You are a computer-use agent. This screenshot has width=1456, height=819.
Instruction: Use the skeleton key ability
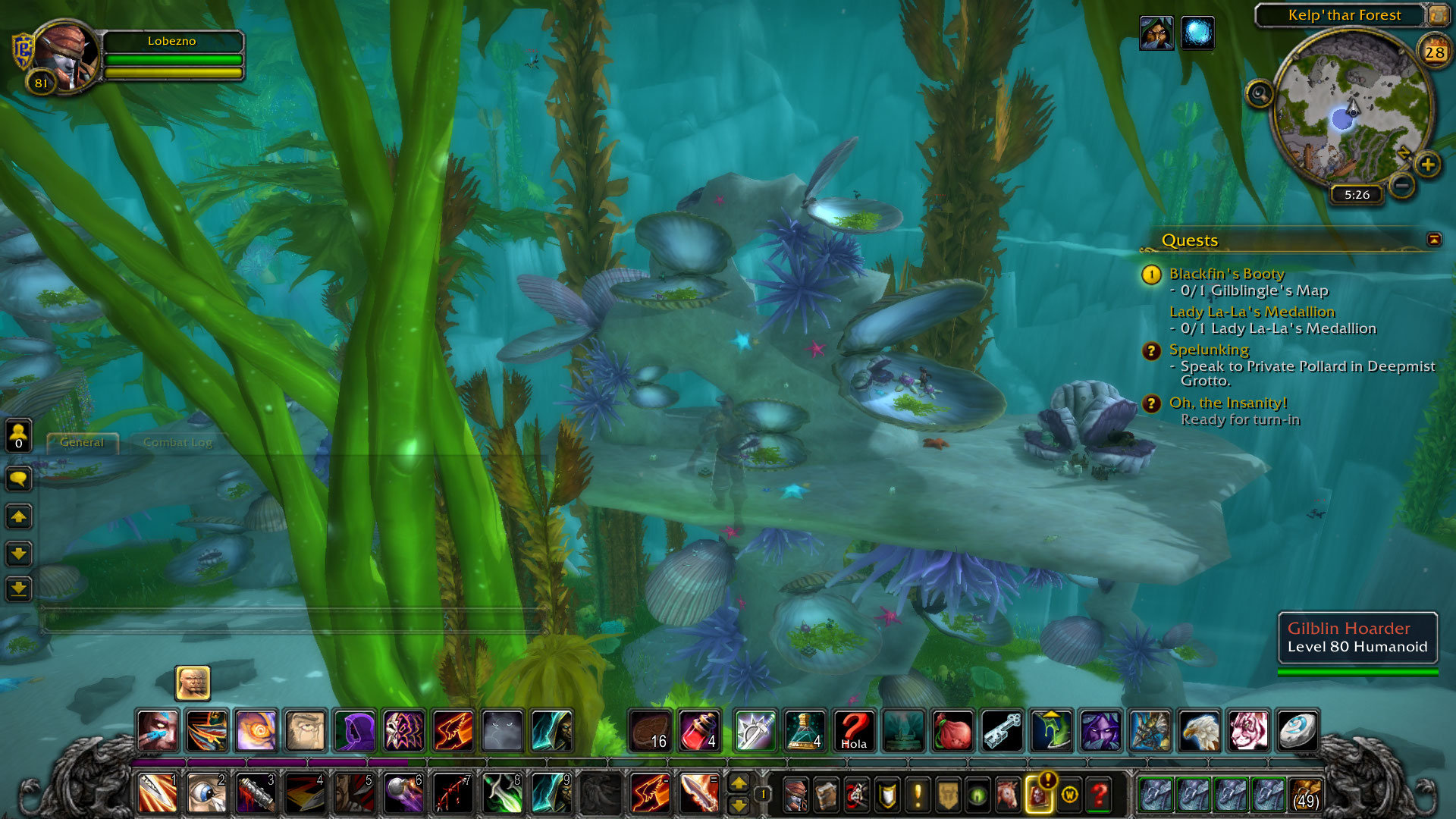1002,731
